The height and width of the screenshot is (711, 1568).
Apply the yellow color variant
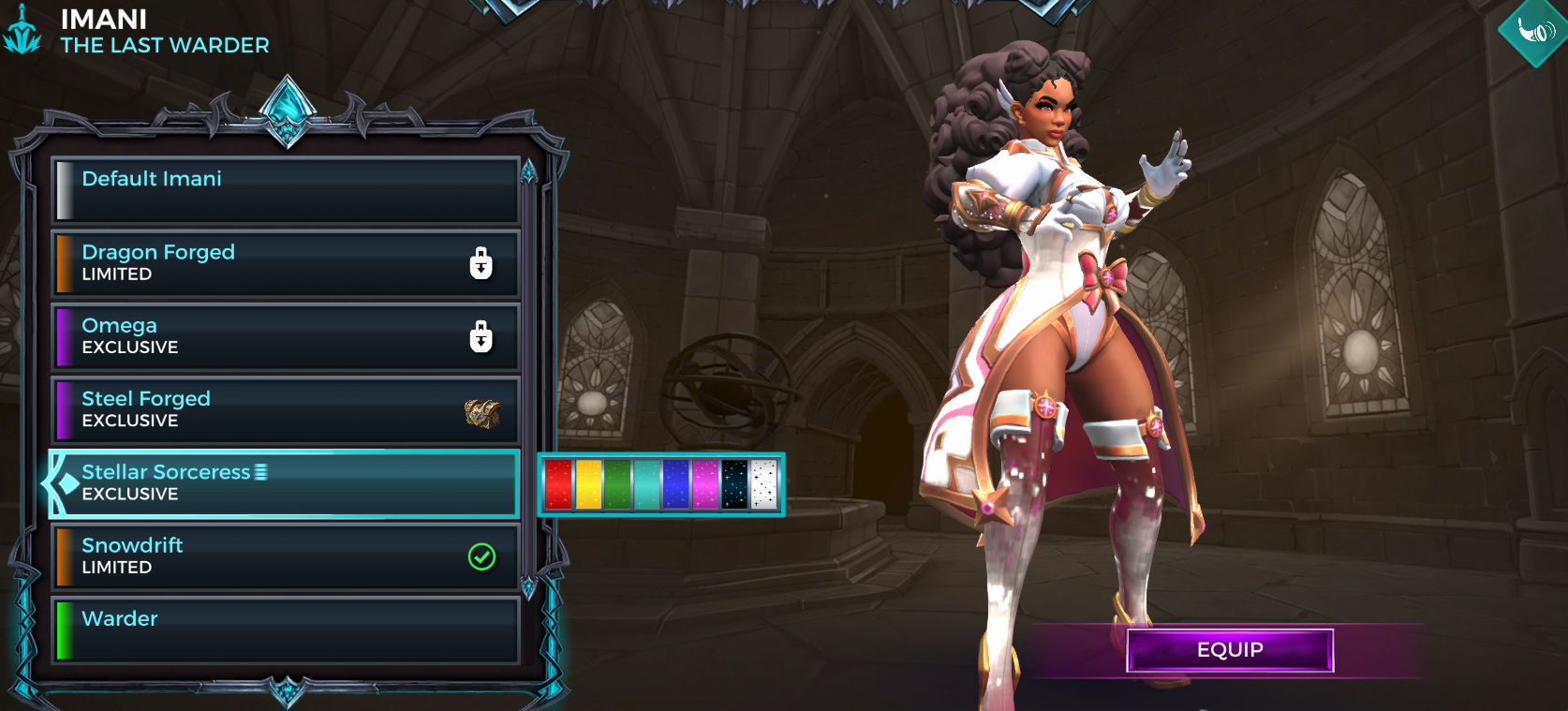tap(588, 484)
